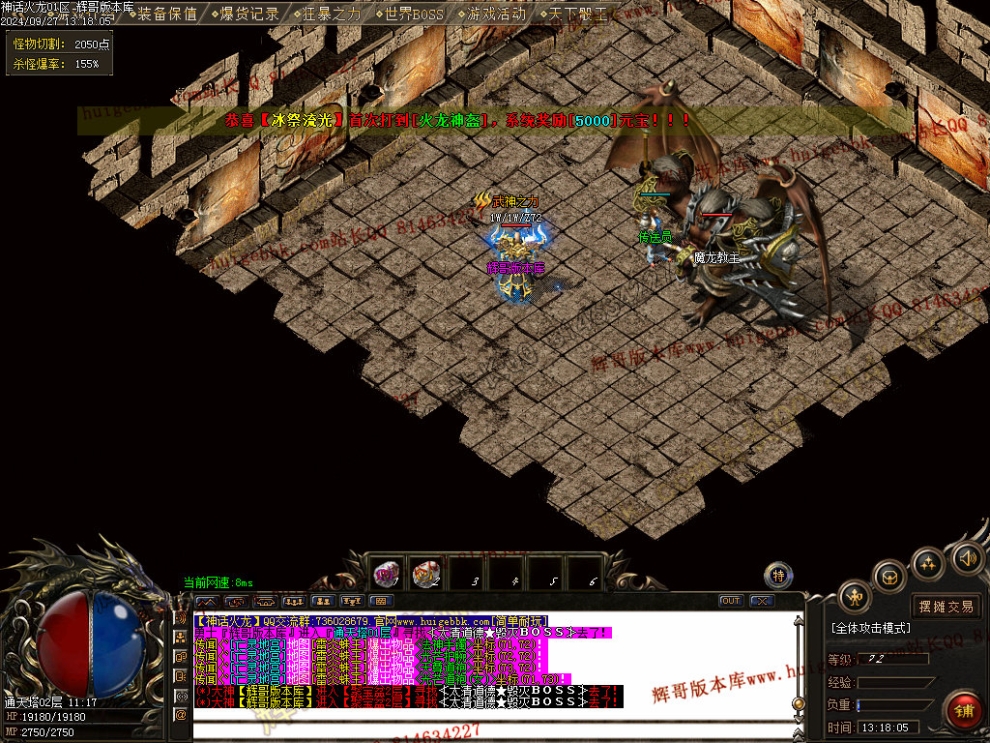Image resolution: width=990 pixels, height=743 pixels.
Task: Open the character panel icon
Action: pyautogui.click(x=854, y=598)
